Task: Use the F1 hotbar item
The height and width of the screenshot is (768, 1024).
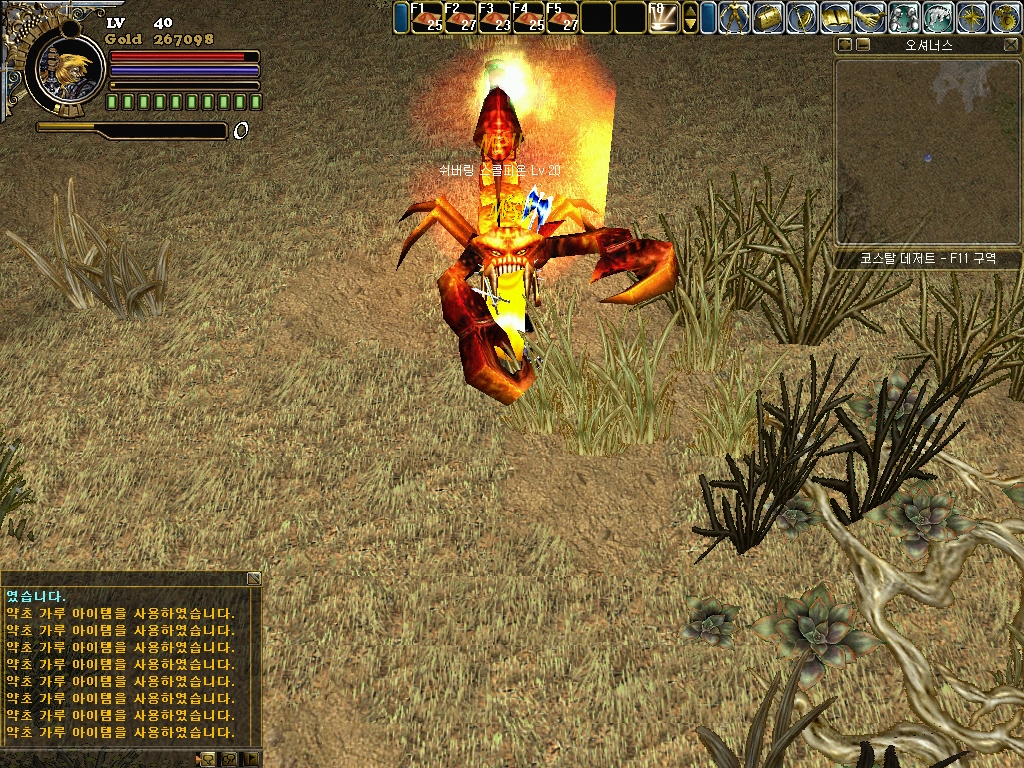Action: click(428, 18)
